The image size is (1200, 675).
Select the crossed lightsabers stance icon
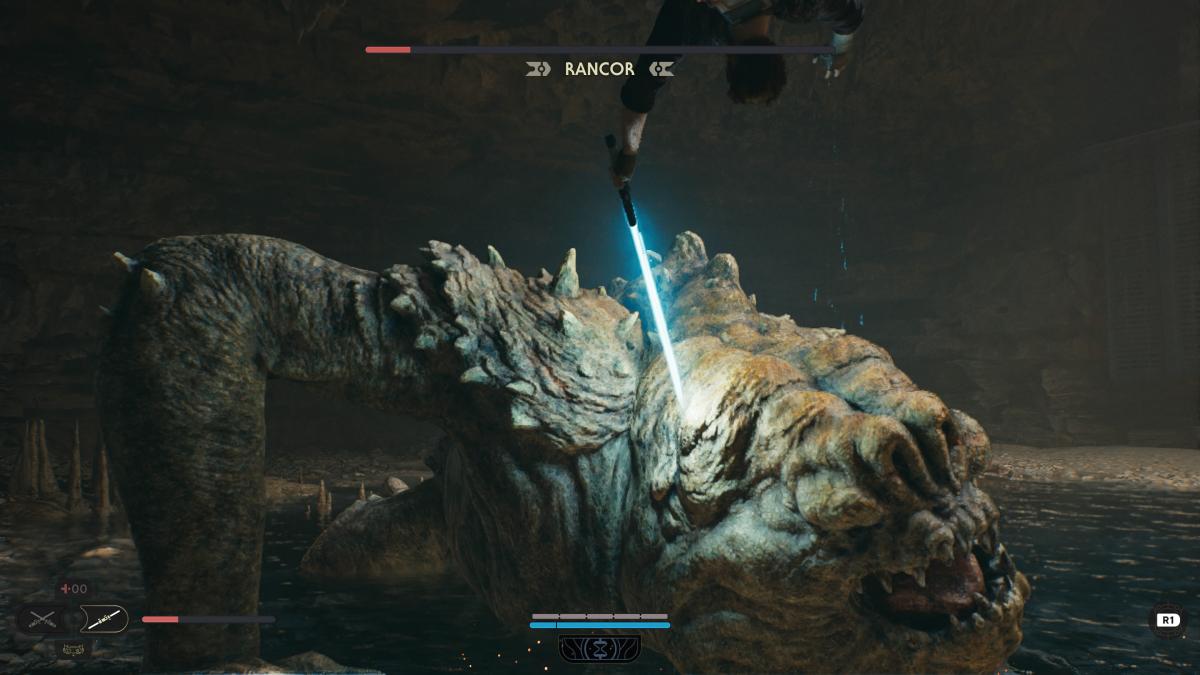coord(41,620)
